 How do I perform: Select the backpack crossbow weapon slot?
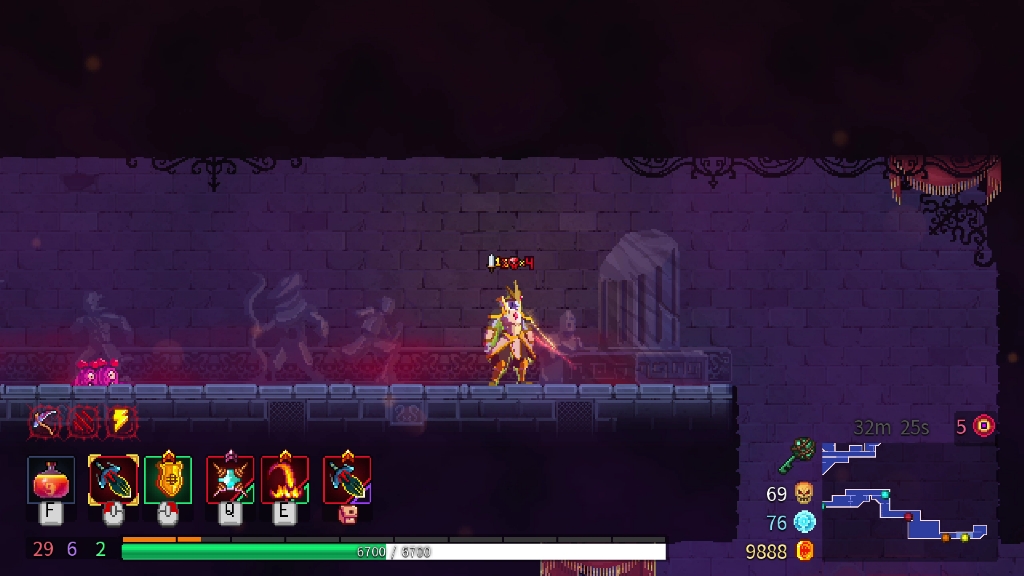(x=347, y=480)
